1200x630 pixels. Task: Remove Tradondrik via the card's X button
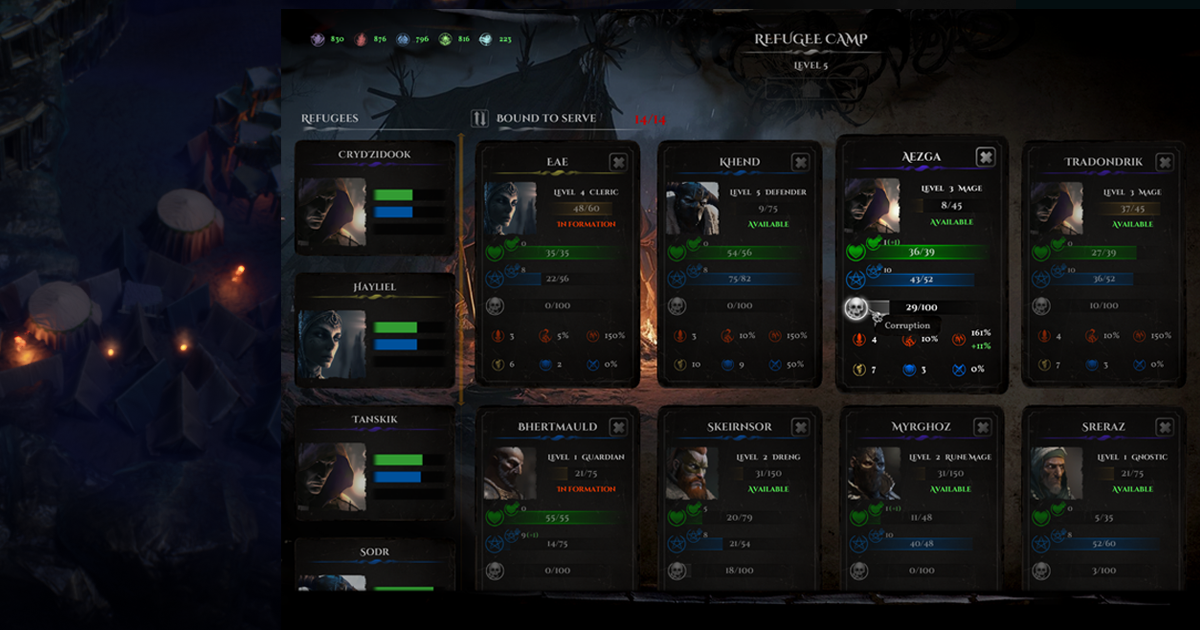[x=1164, y=162]
